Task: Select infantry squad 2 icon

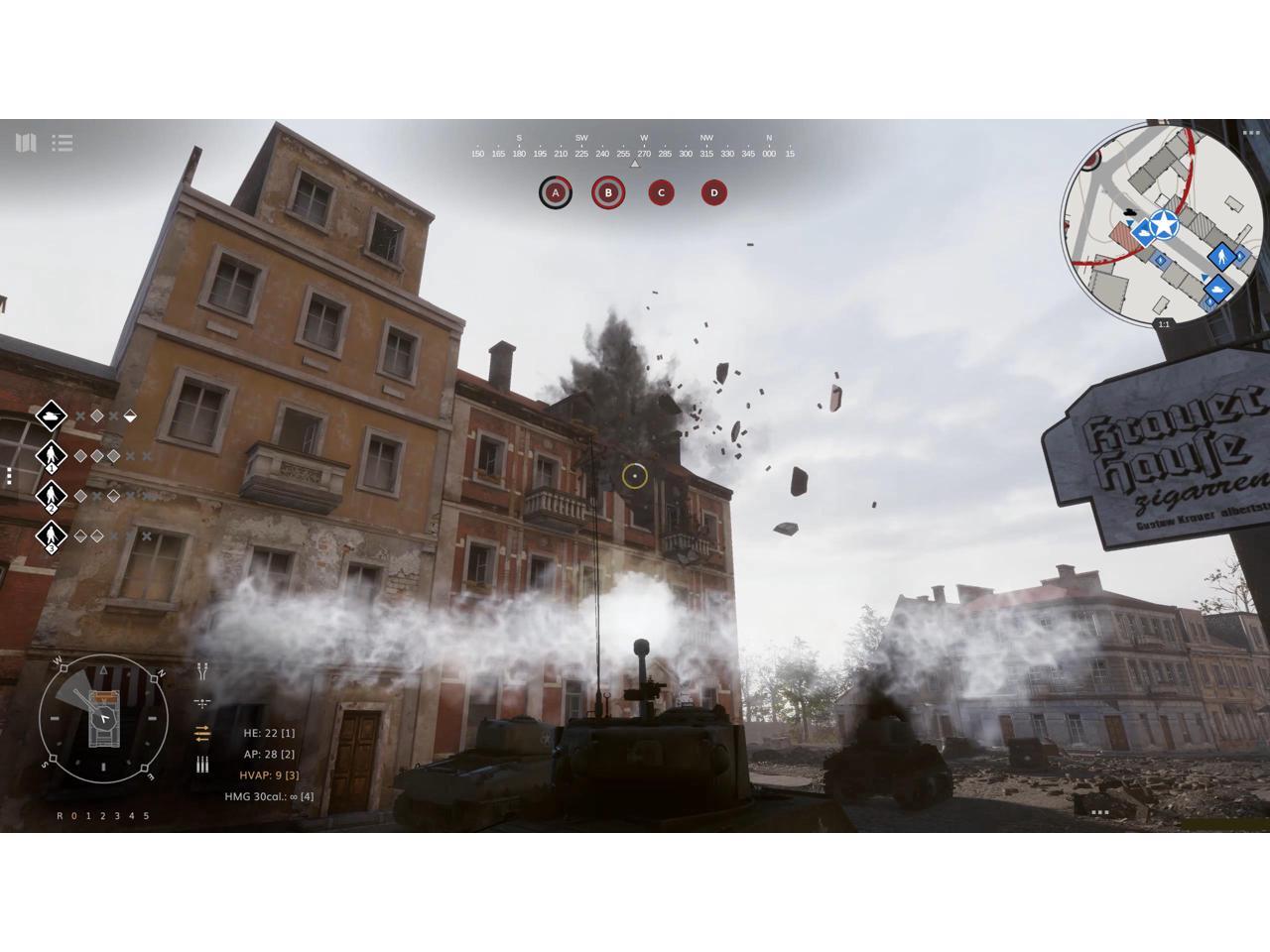Action: 52,496
